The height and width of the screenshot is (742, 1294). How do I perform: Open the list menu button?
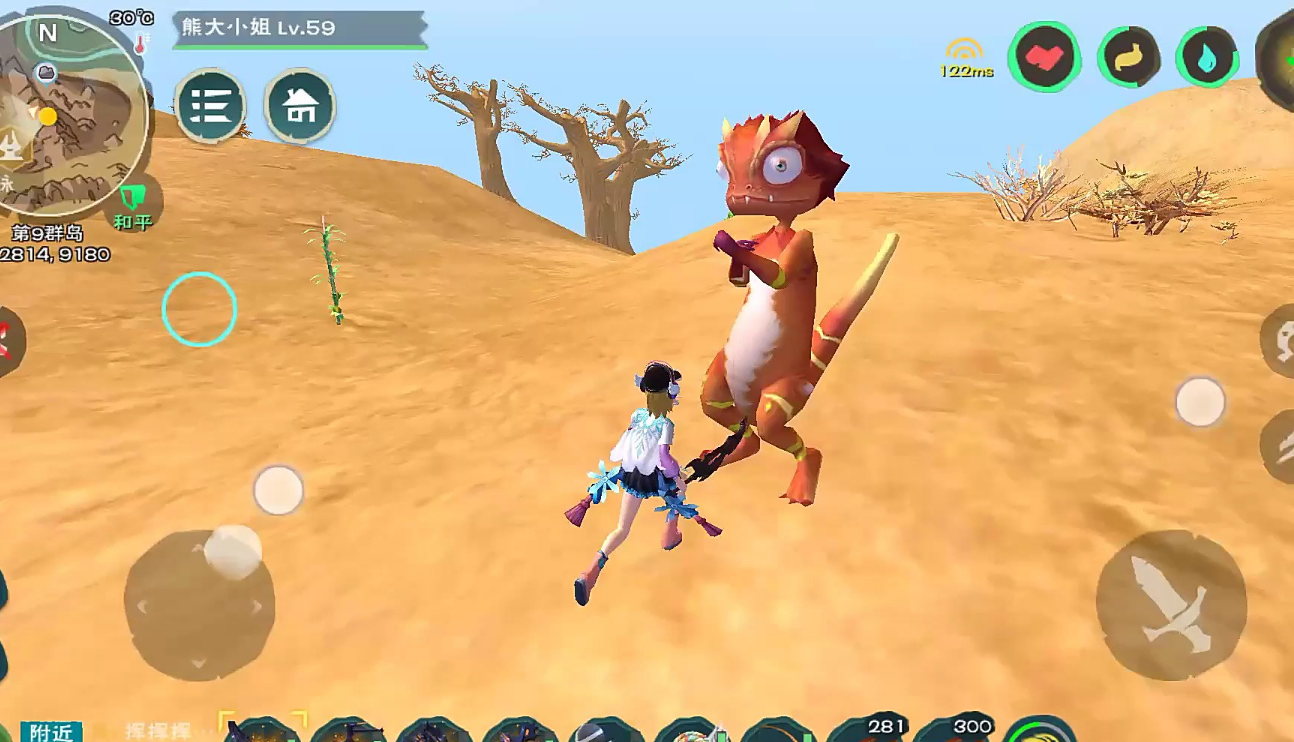210,105
